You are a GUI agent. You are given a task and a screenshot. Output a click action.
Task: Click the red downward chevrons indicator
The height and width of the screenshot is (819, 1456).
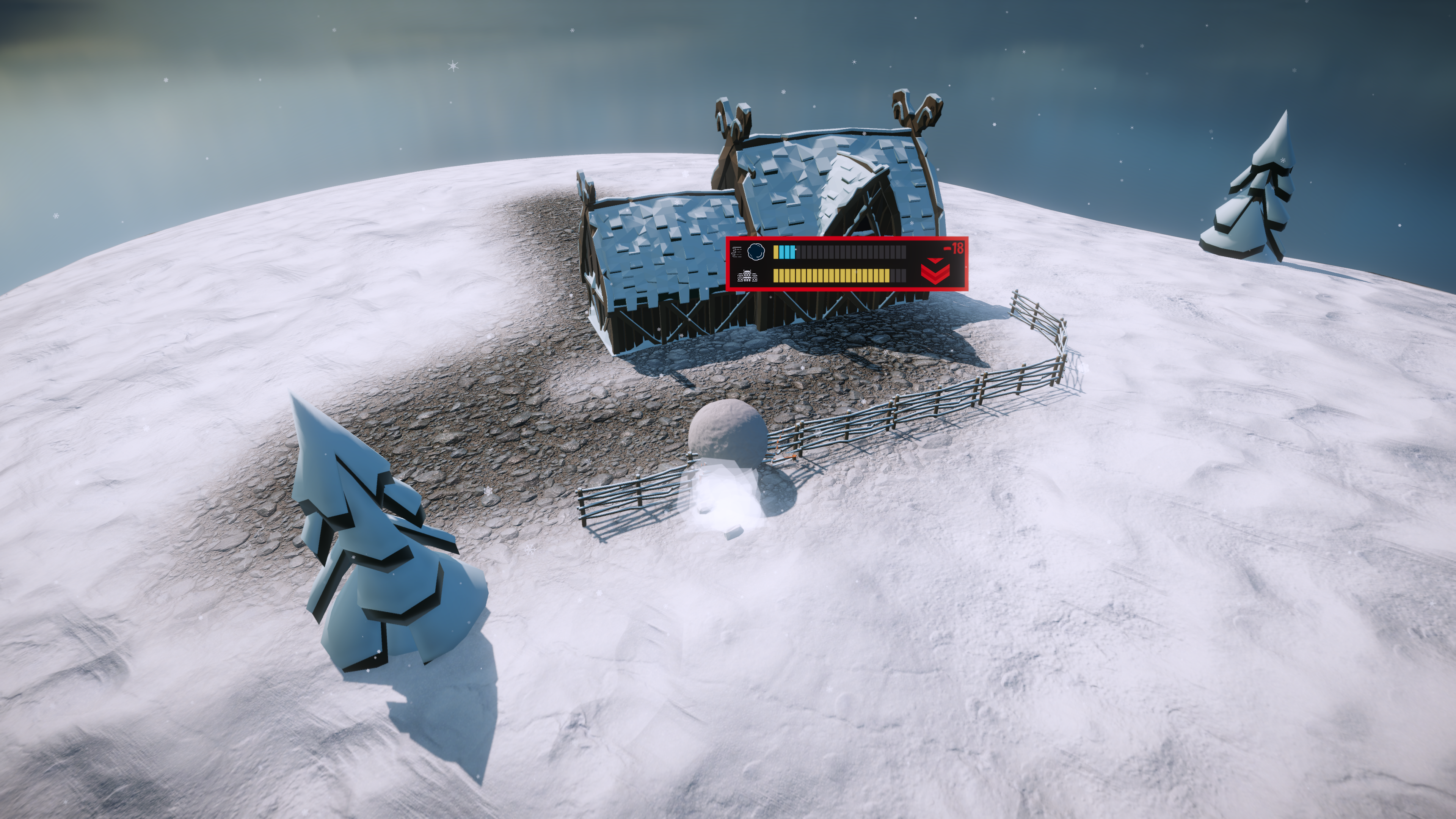[935, 271]
